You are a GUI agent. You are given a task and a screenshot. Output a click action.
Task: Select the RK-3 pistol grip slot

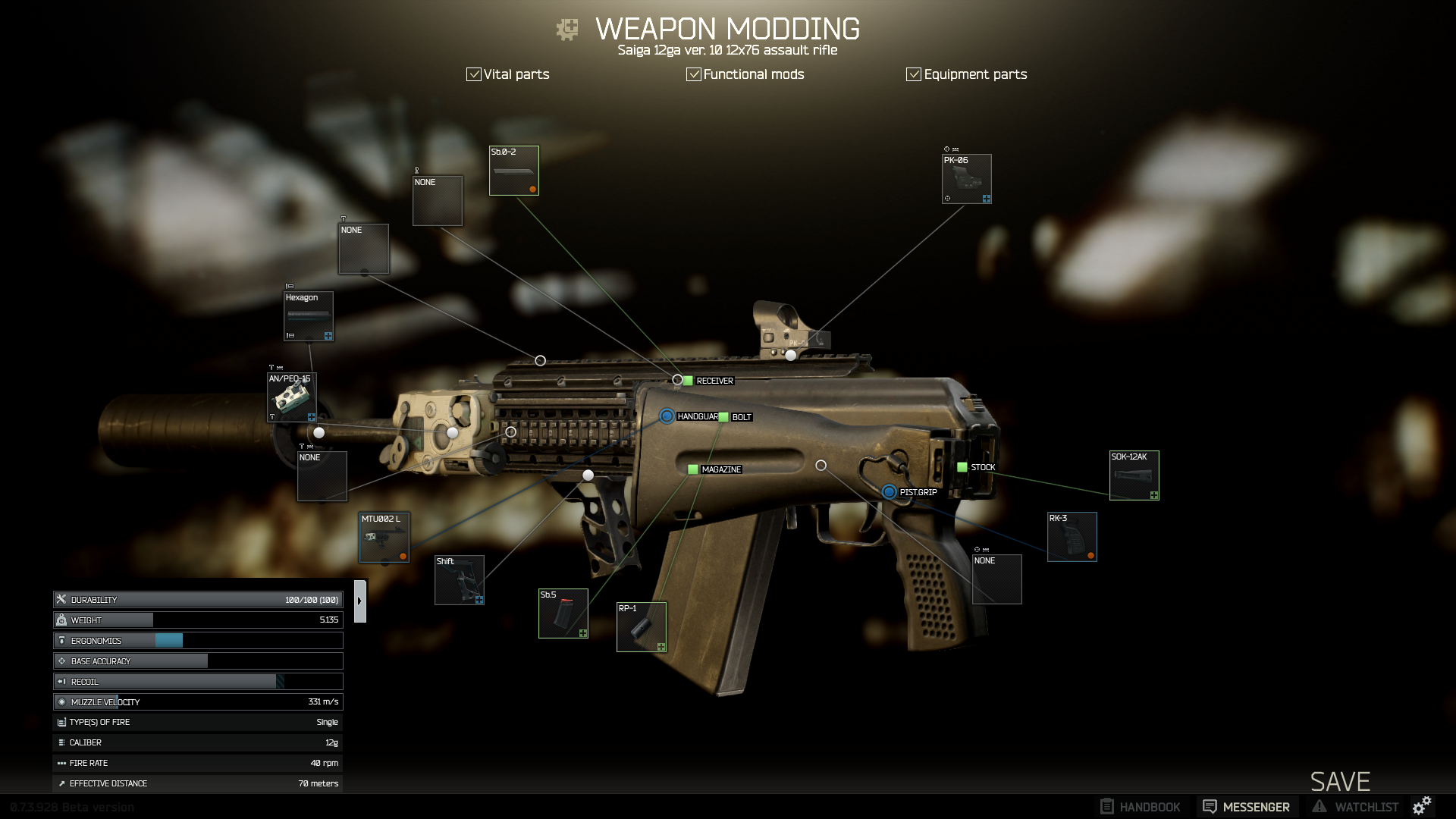(x=1072, y=537)
